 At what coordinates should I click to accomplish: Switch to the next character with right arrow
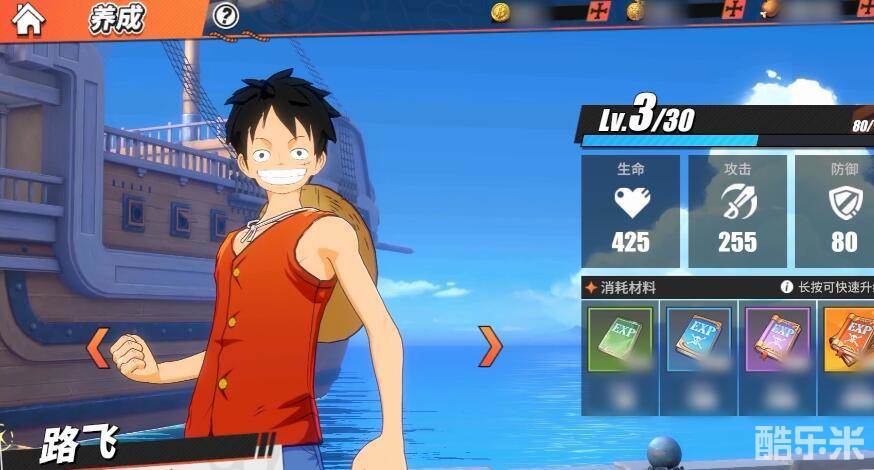(489, 346)
